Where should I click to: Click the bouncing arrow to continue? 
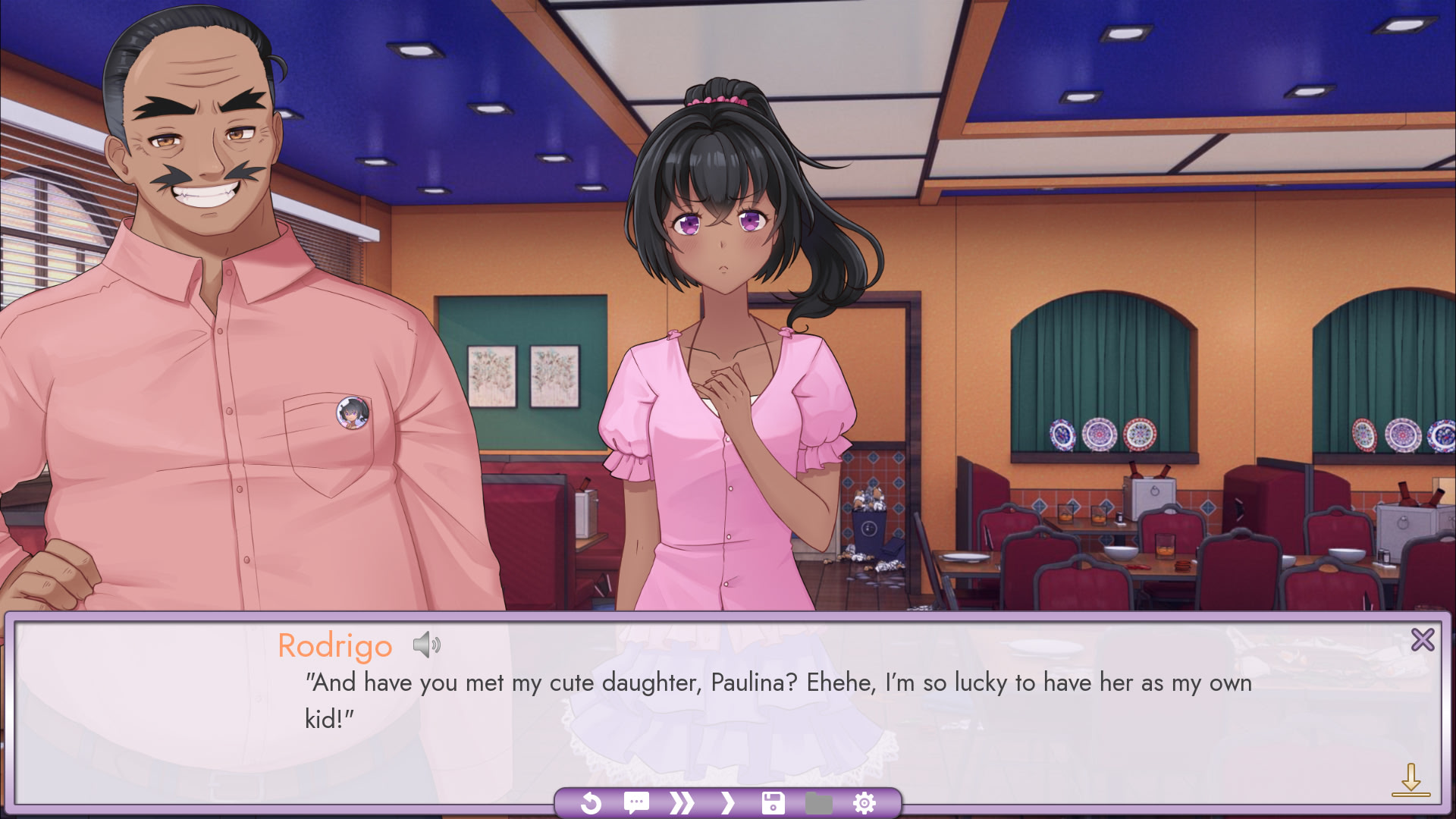click(x=1412, y=777)
